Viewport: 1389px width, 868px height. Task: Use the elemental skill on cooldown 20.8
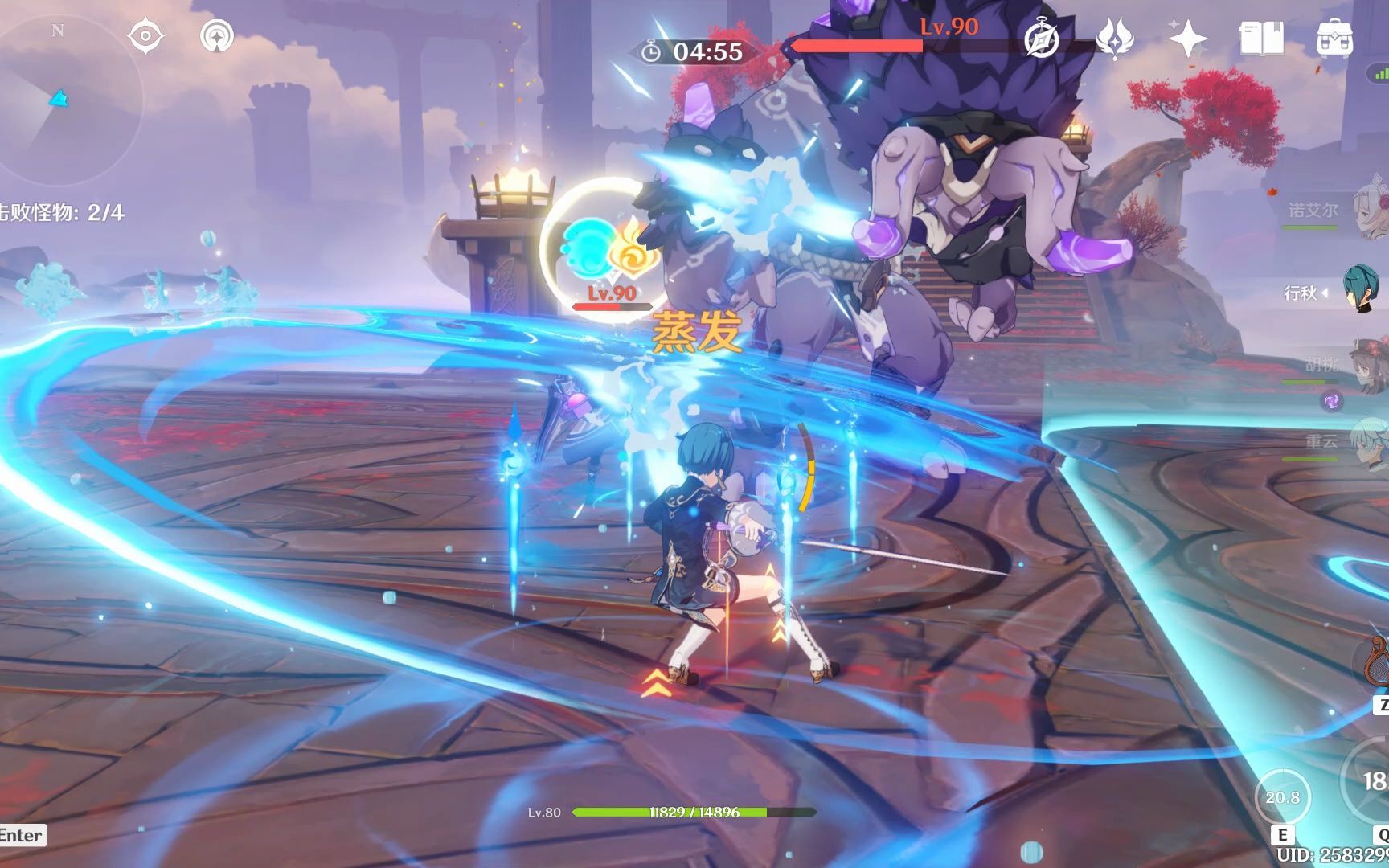pyautogui.click(x=1282, y=796)
